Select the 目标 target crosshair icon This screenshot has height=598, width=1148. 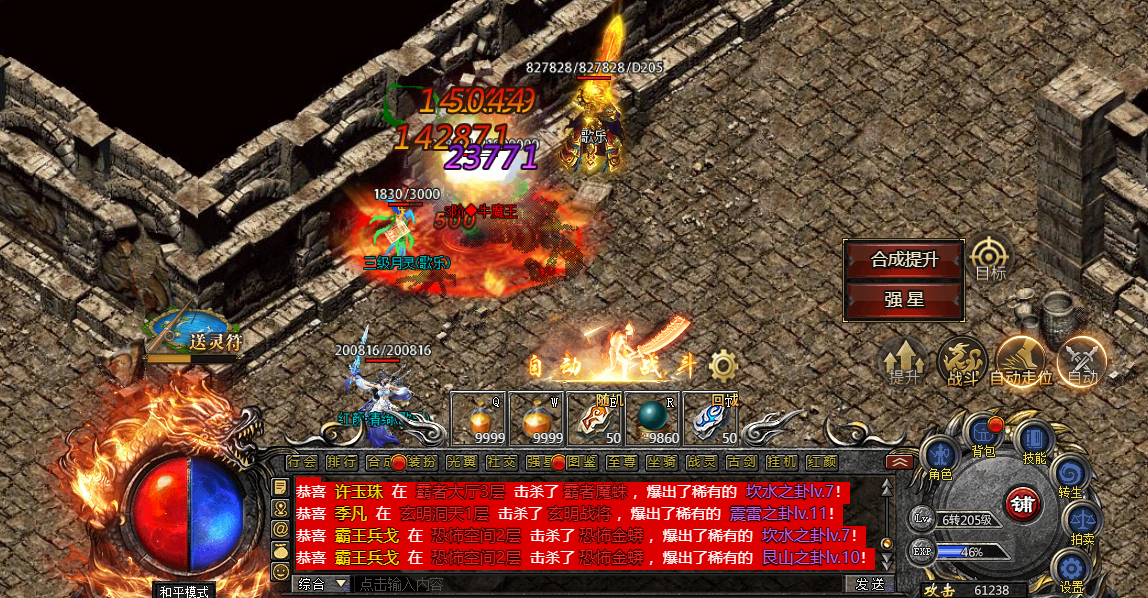pos(990,256)
